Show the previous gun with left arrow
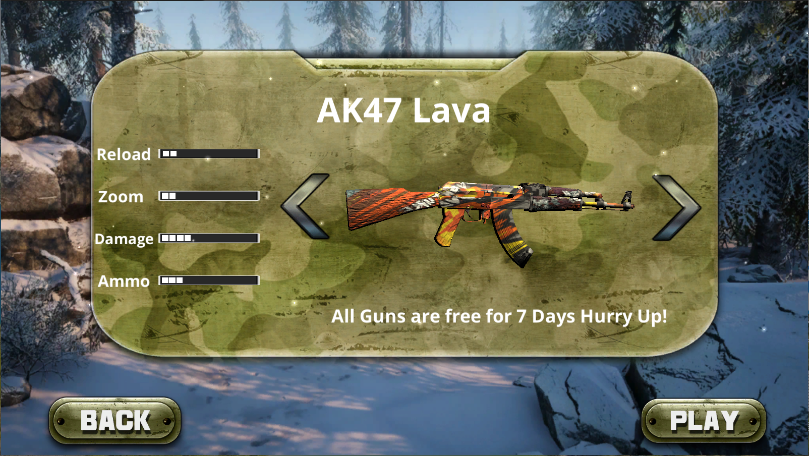This screenshot has height=456, width=809. pyautogui.click(x=306, y=207)
